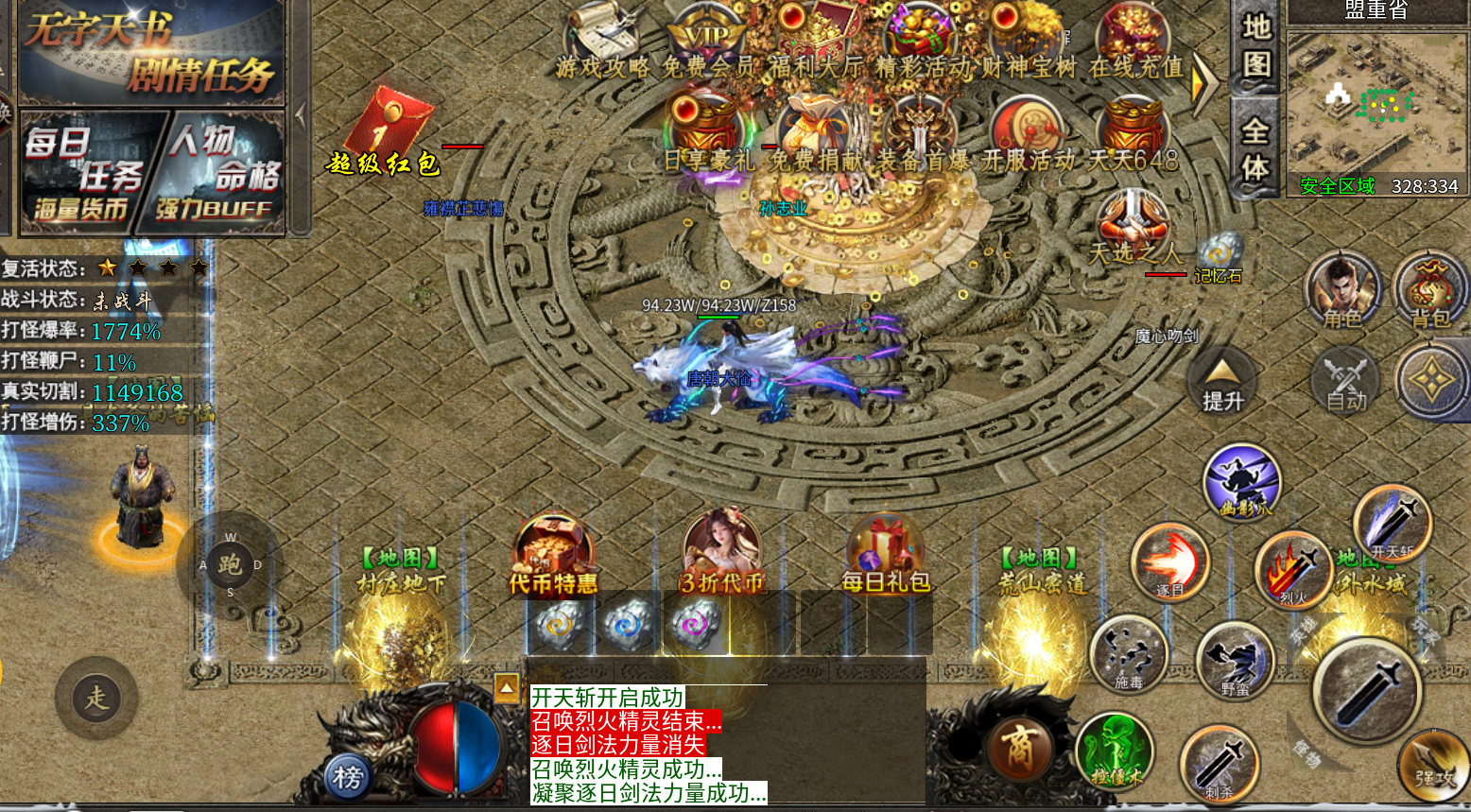This screenshot has height=812, width=1471.
Task: Open the 提升 upgrade arrow
Action: tap(1222, 383)
